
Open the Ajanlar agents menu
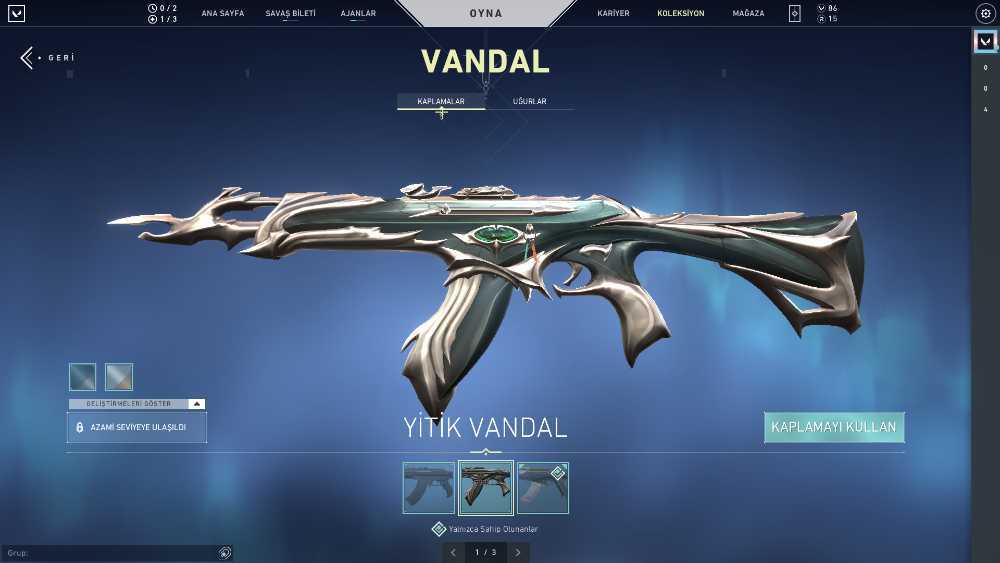coord(358,14)
